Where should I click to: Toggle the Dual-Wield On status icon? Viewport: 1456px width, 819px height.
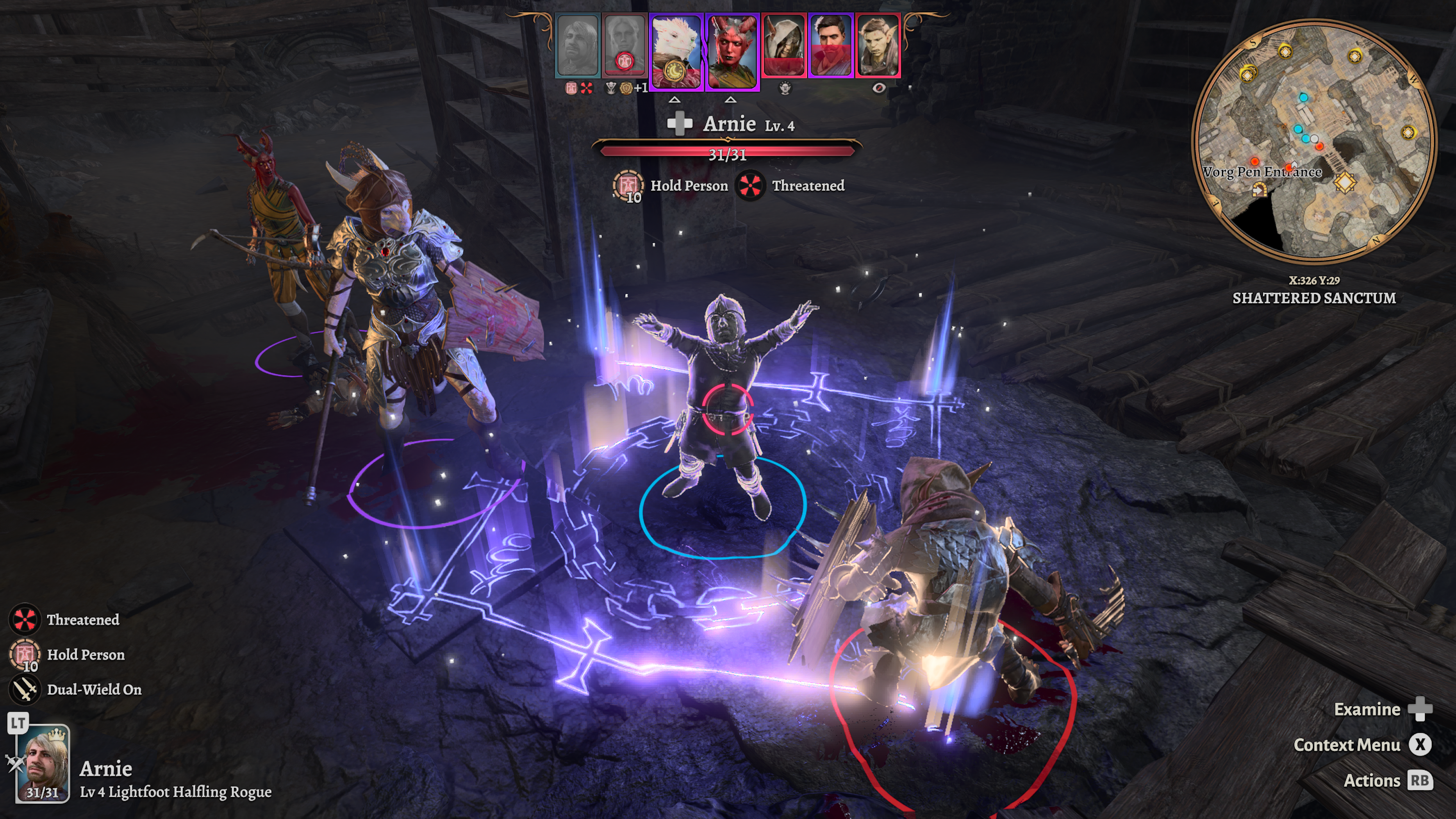coord(24,690)
